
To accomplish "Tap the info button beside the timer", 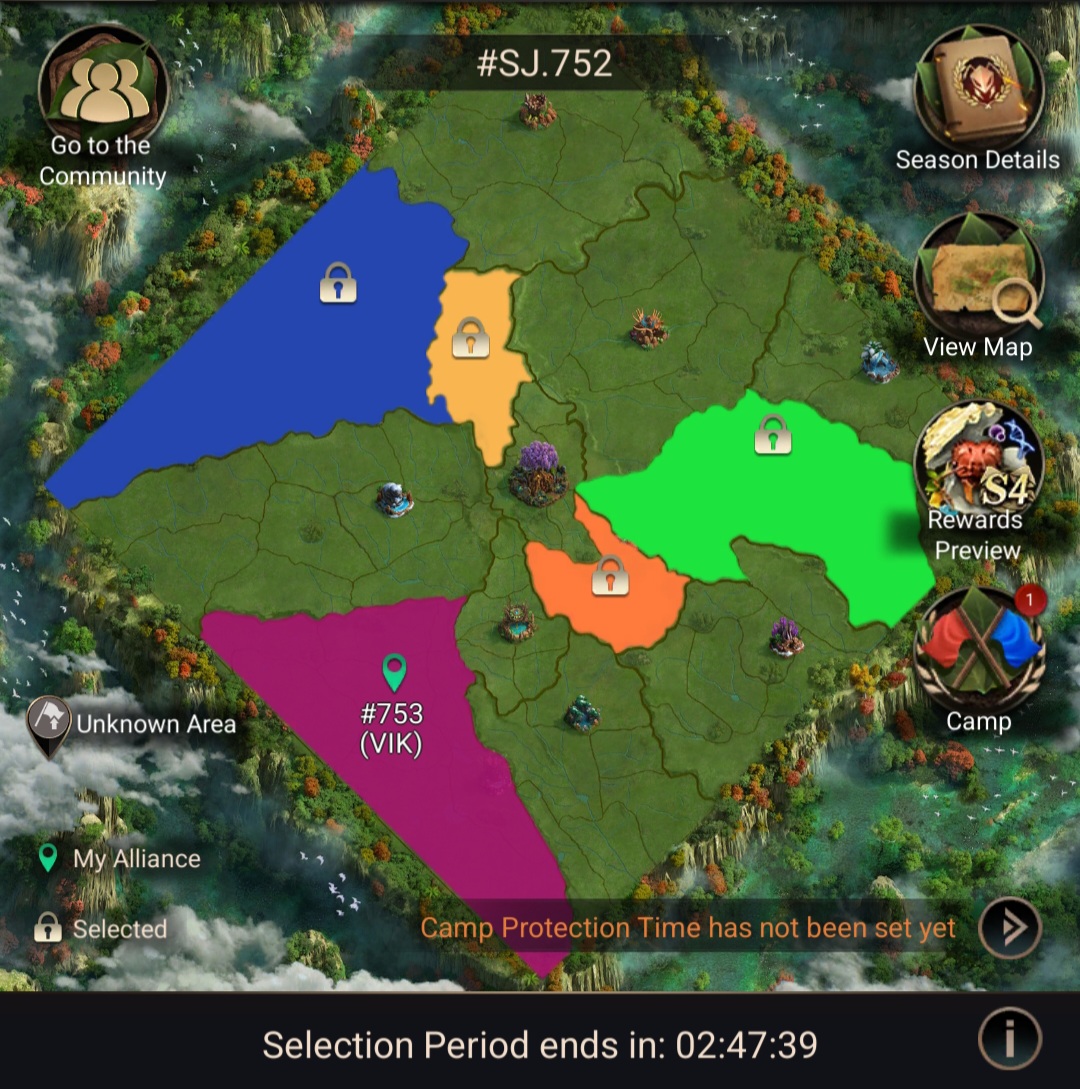I will 1009,1041.
